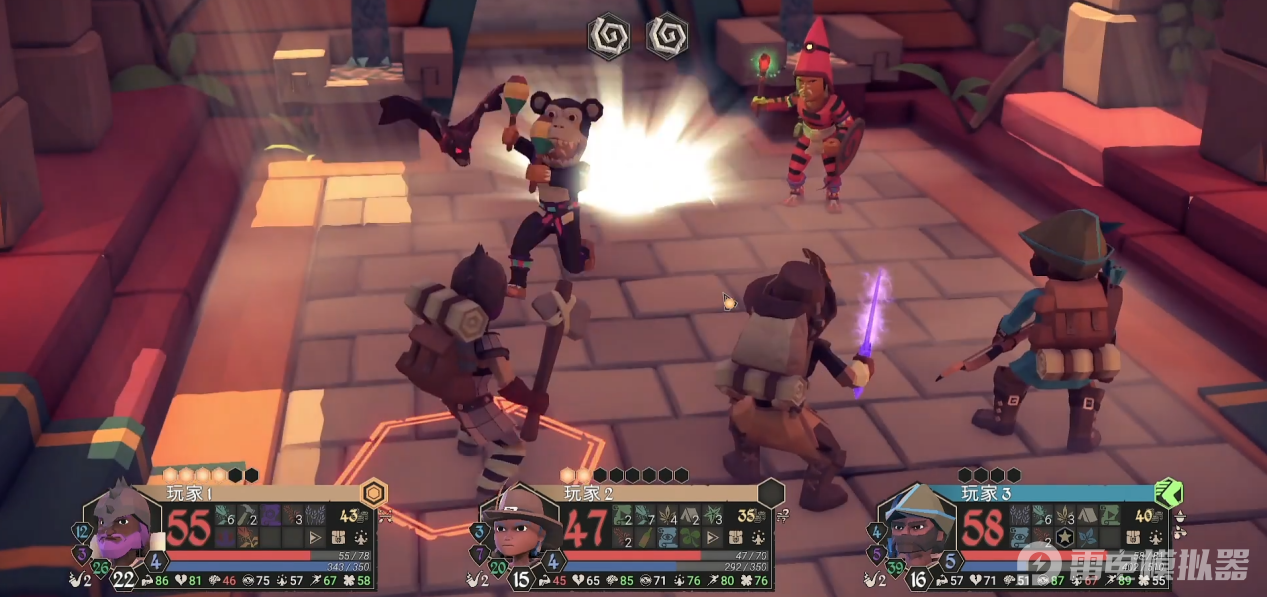This screenshot has height=597, width=1267.
Task: Open Player 2's treasure chest inventory icon
Action: [735, 537]
